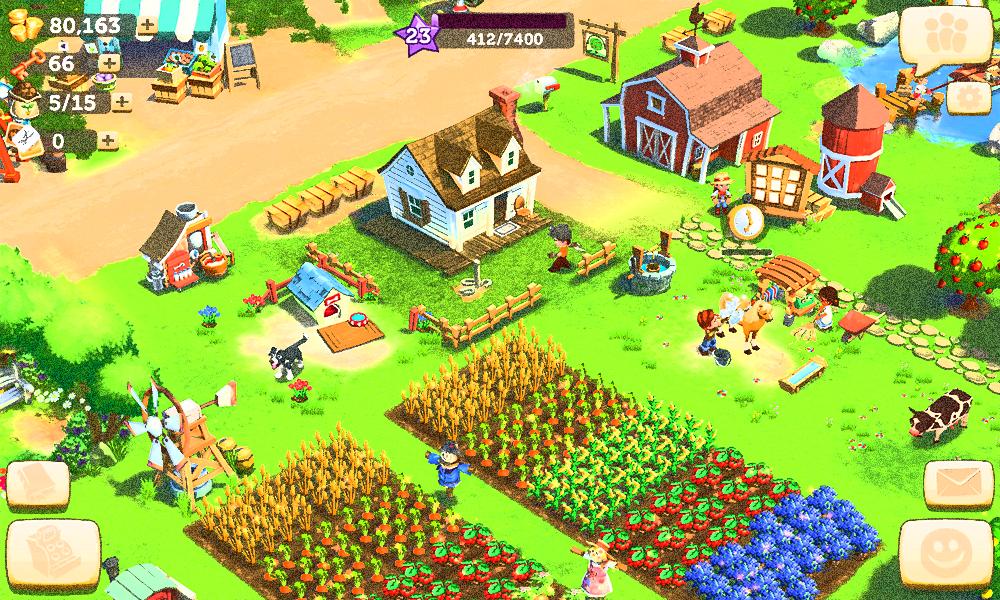Open the gear settings button
Screen dimensions: 1000x600
pos(966,97)
